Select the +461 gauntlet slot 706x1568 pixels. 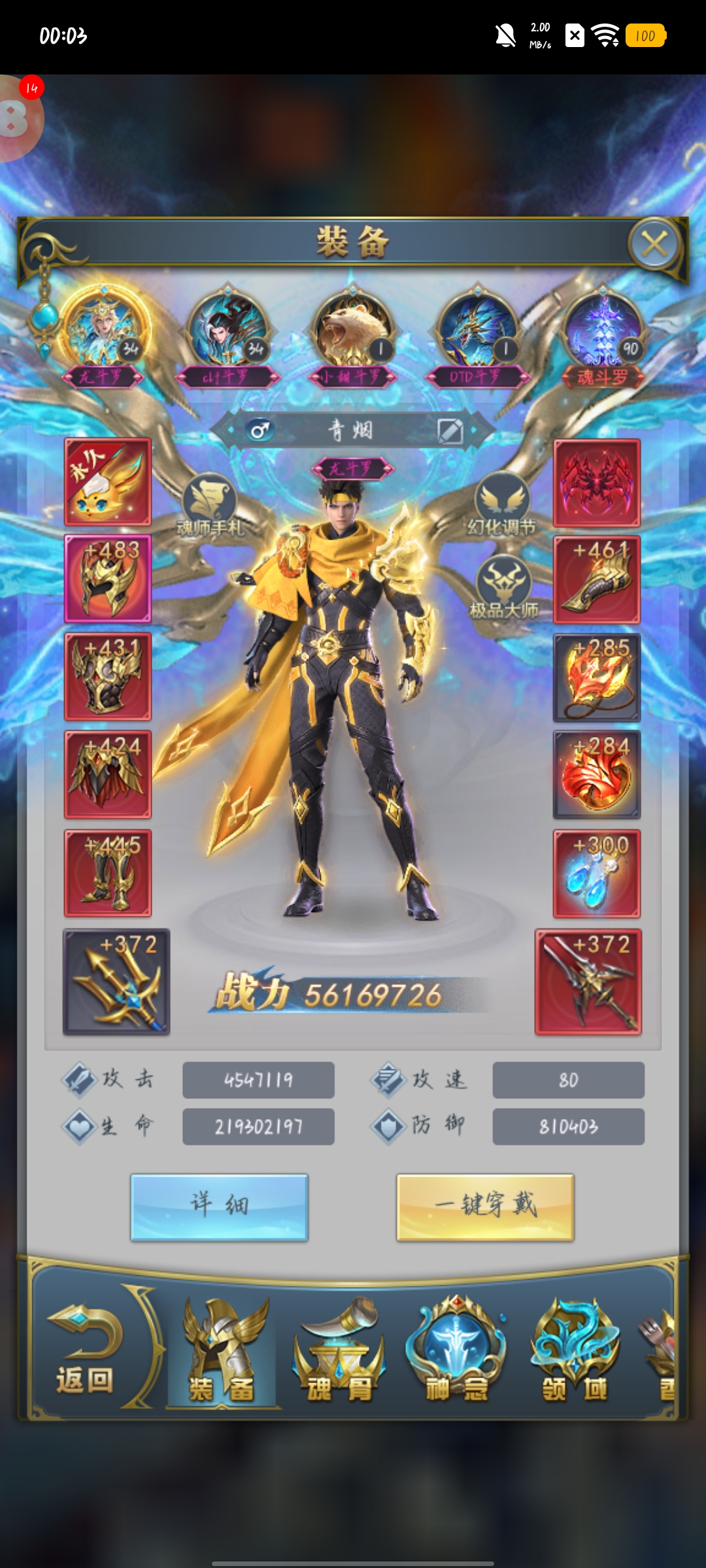click(597, 580)
